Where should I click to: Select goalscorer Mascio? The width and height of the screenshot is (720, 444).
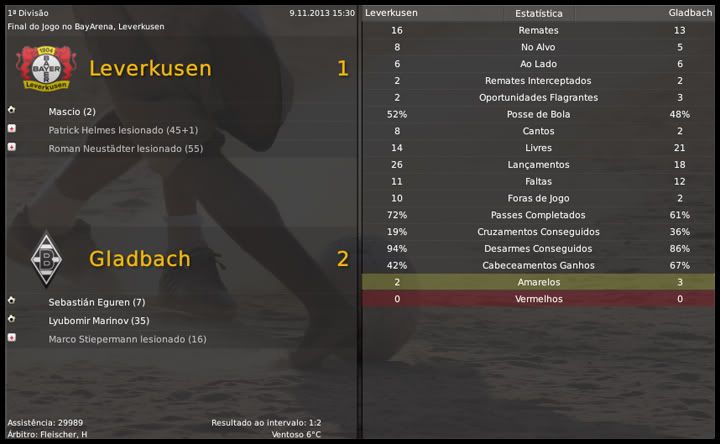[64, 112]
